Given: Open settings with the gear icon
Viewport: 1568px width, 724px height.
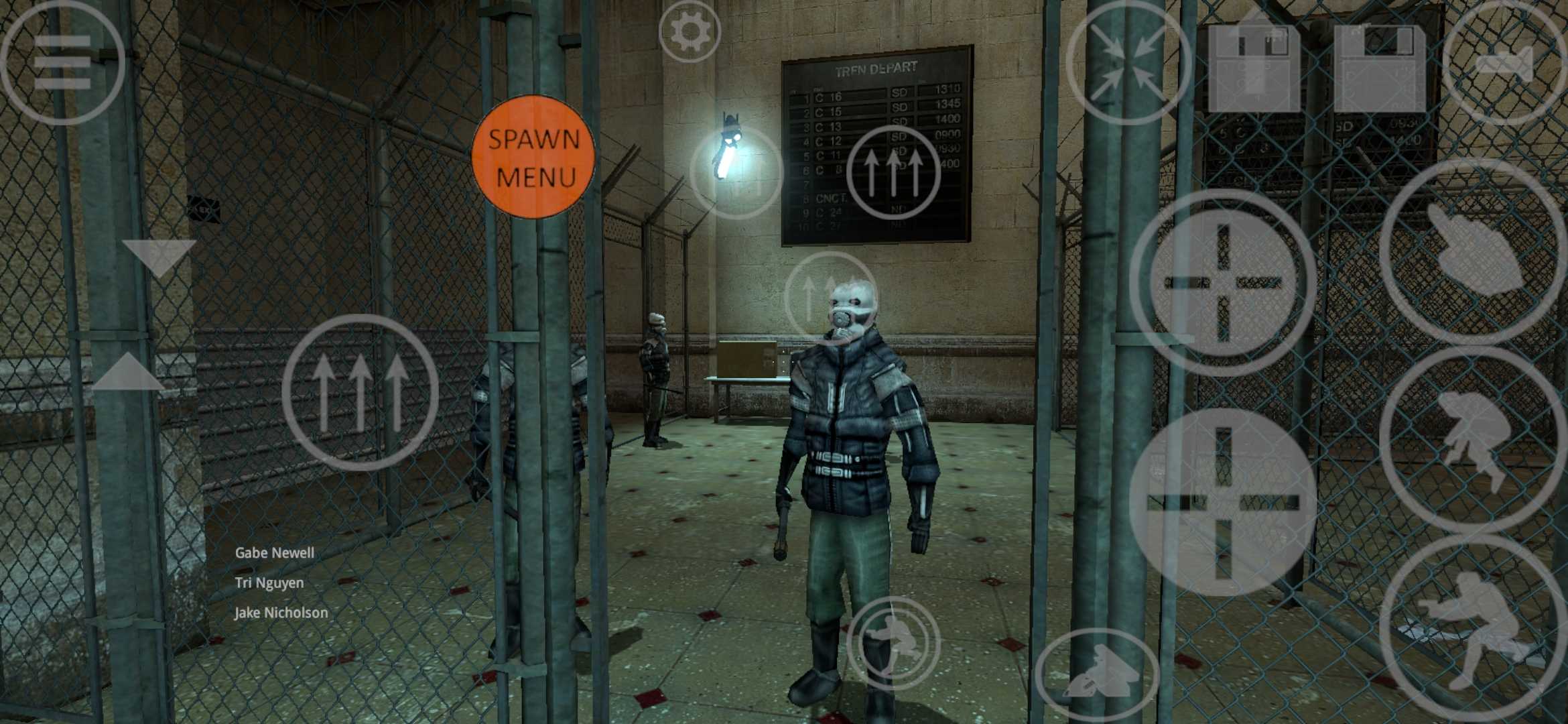Looking at the screenshot, I should (x=689, y=32).
